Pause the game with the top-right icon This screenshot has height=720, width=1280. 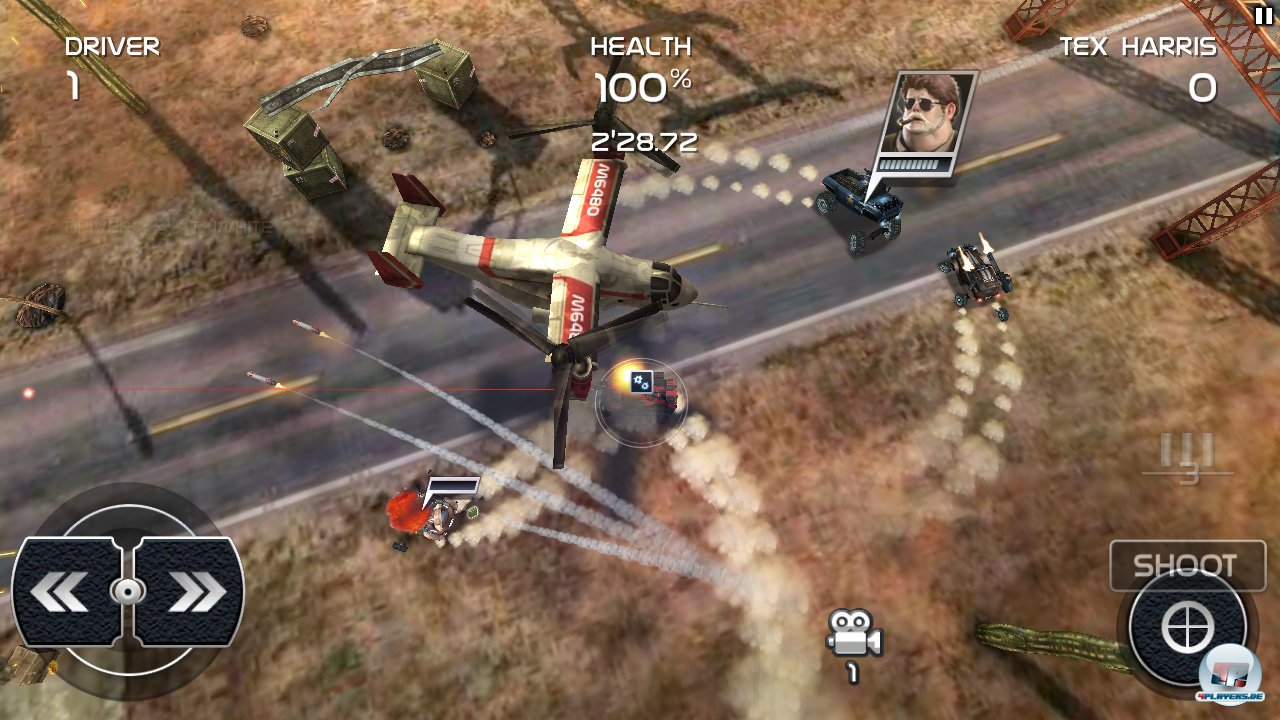tap(1262, 15)
